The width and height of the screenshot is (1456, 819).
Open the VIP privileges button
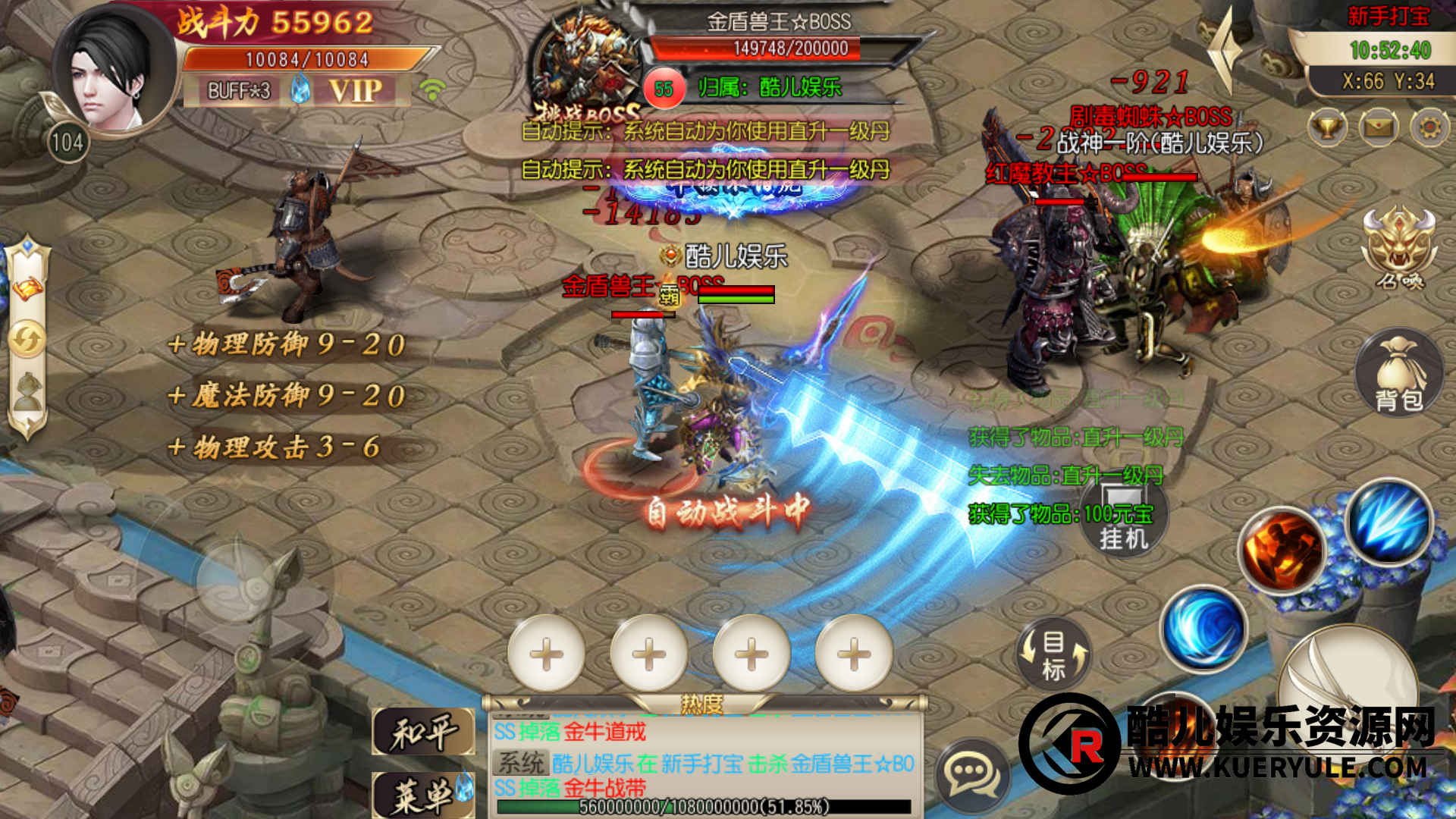click(355, 91)
